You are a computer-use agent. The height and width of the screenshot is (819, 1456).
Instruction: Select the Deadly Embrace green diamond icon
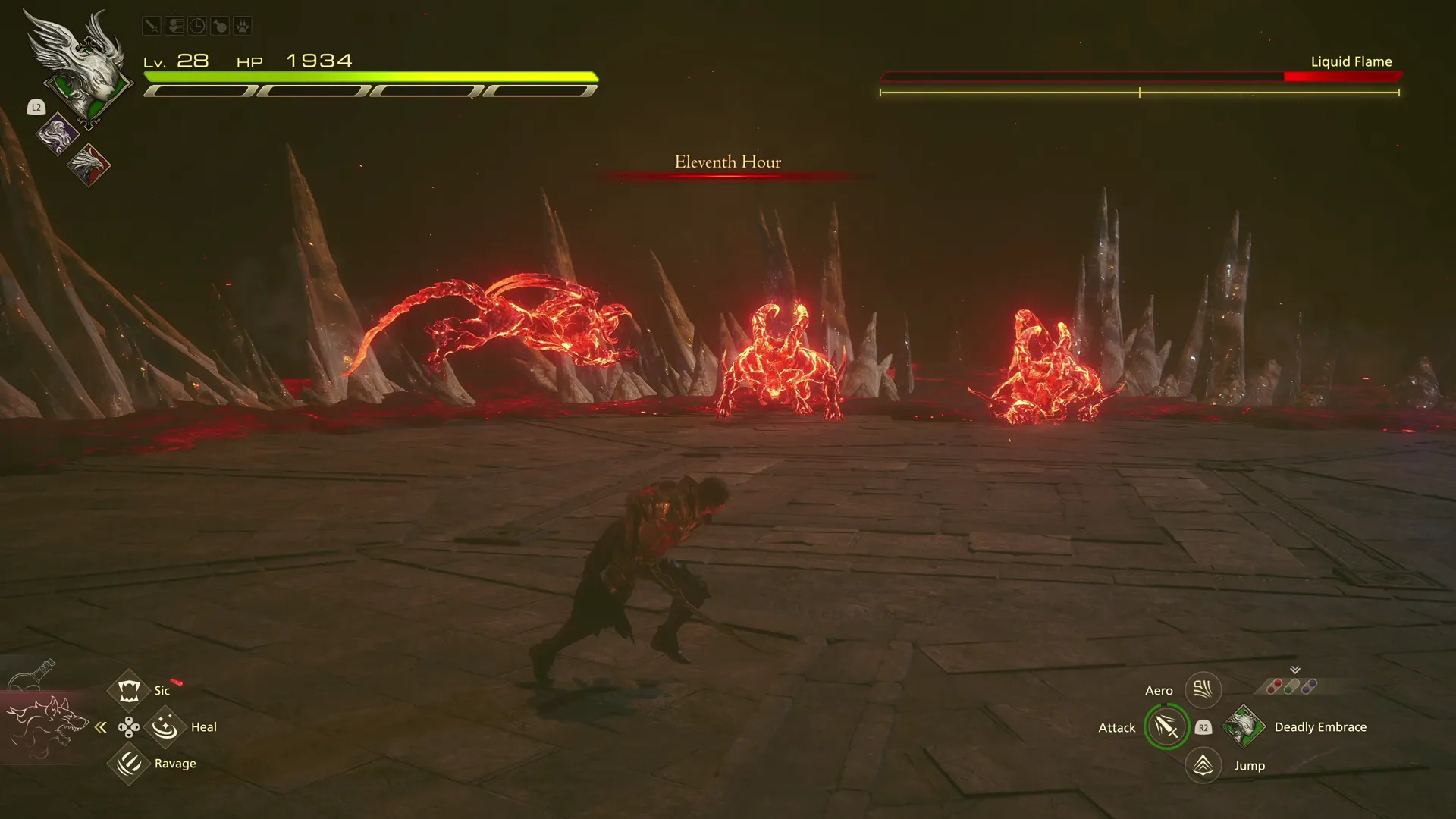[x=1244, y=726]
